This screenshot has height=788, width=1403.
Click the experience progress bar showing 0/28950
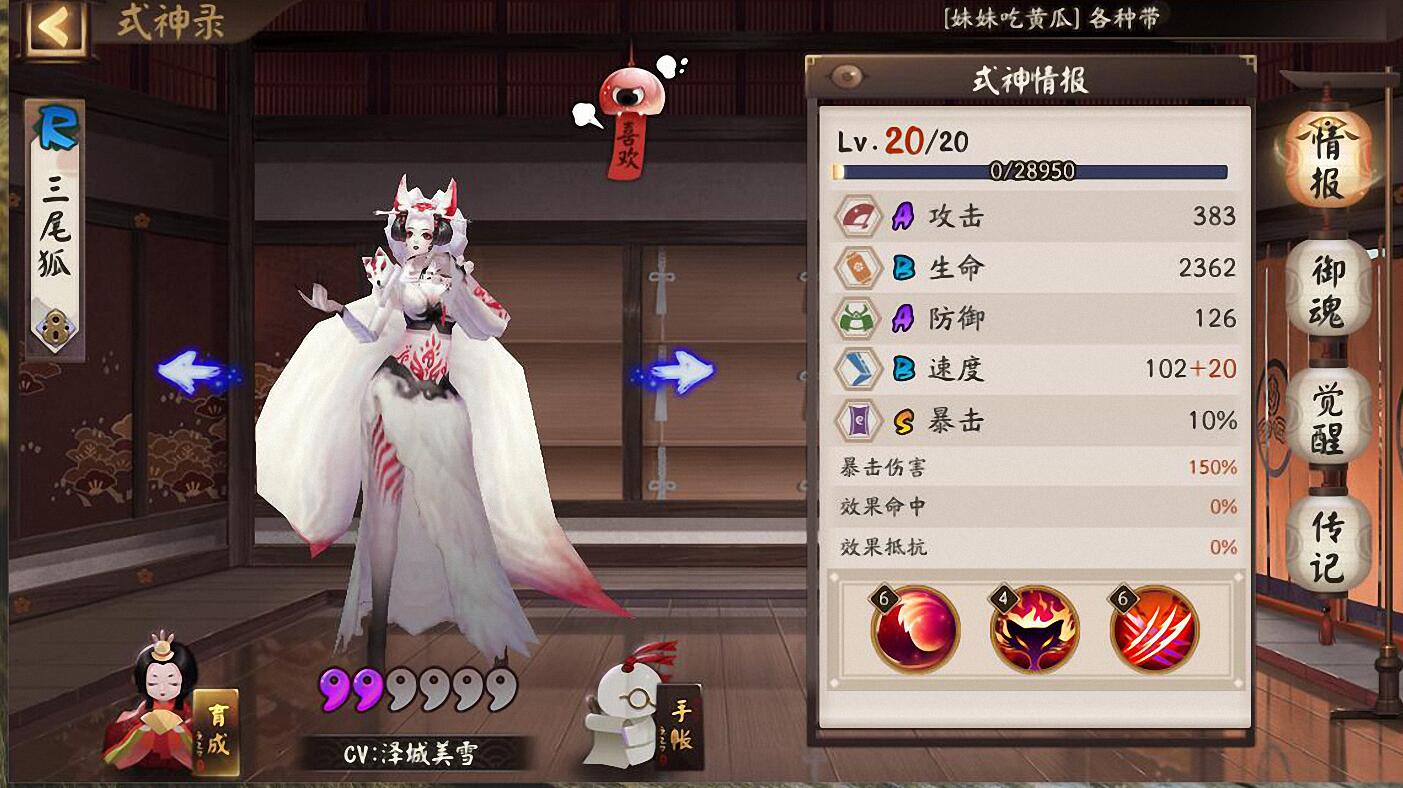[1035, 169]
